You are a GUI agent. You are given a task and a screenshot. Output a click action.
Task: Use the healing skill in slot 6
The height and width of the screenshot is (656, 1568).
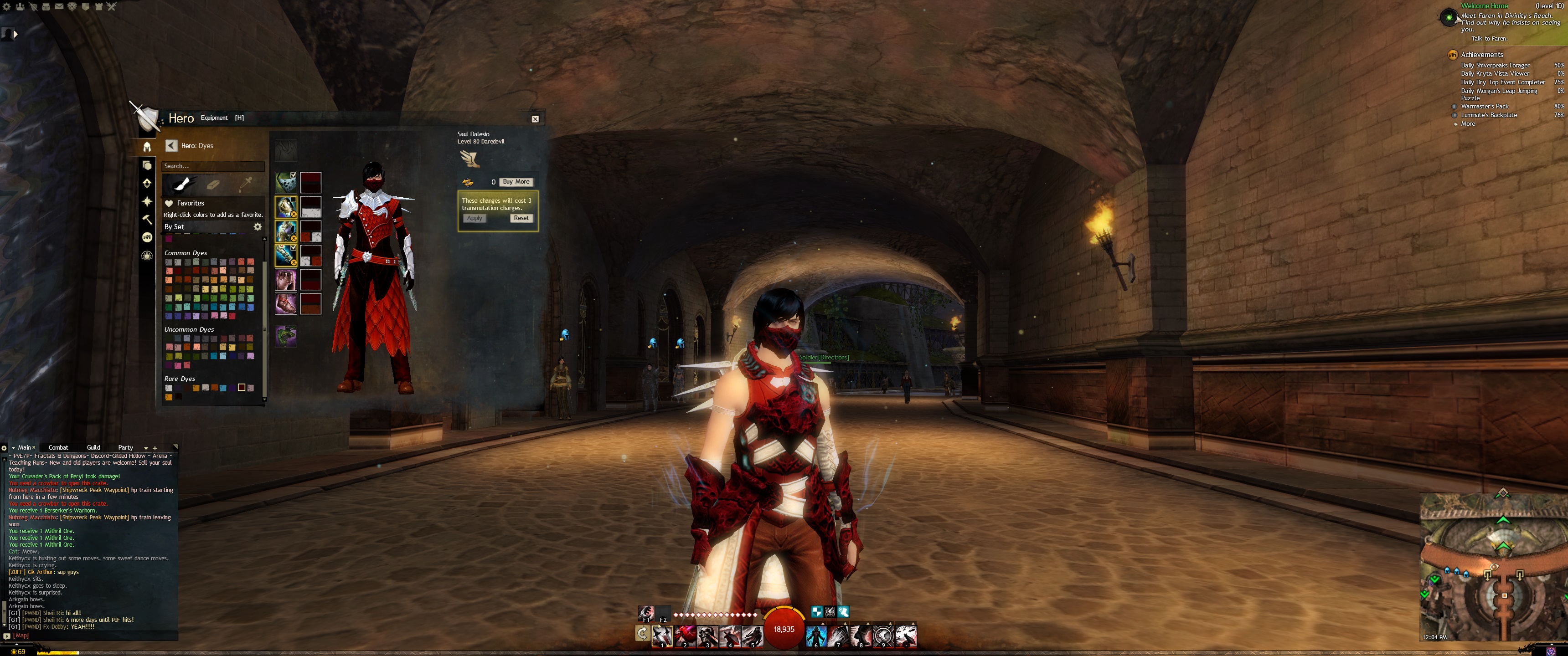816,635
